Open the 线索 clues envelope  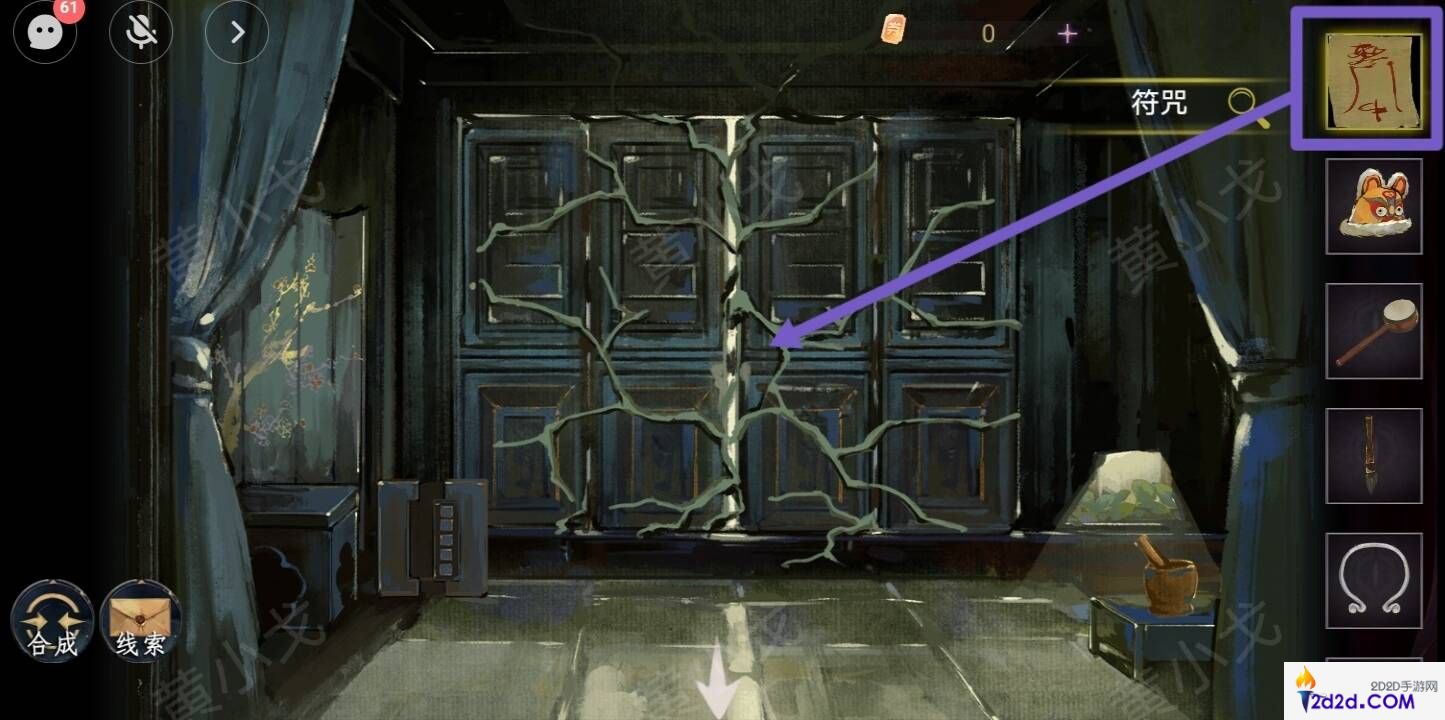(141, 621)
